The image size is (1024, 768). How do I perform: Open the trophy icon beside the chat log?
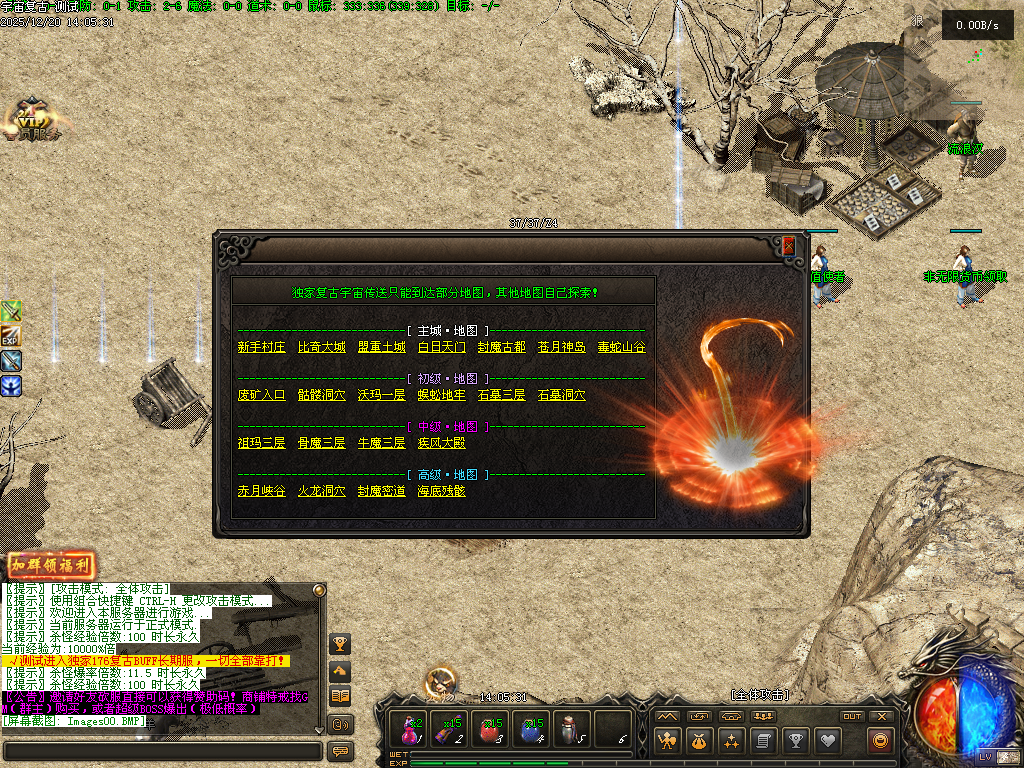[341, 644]
